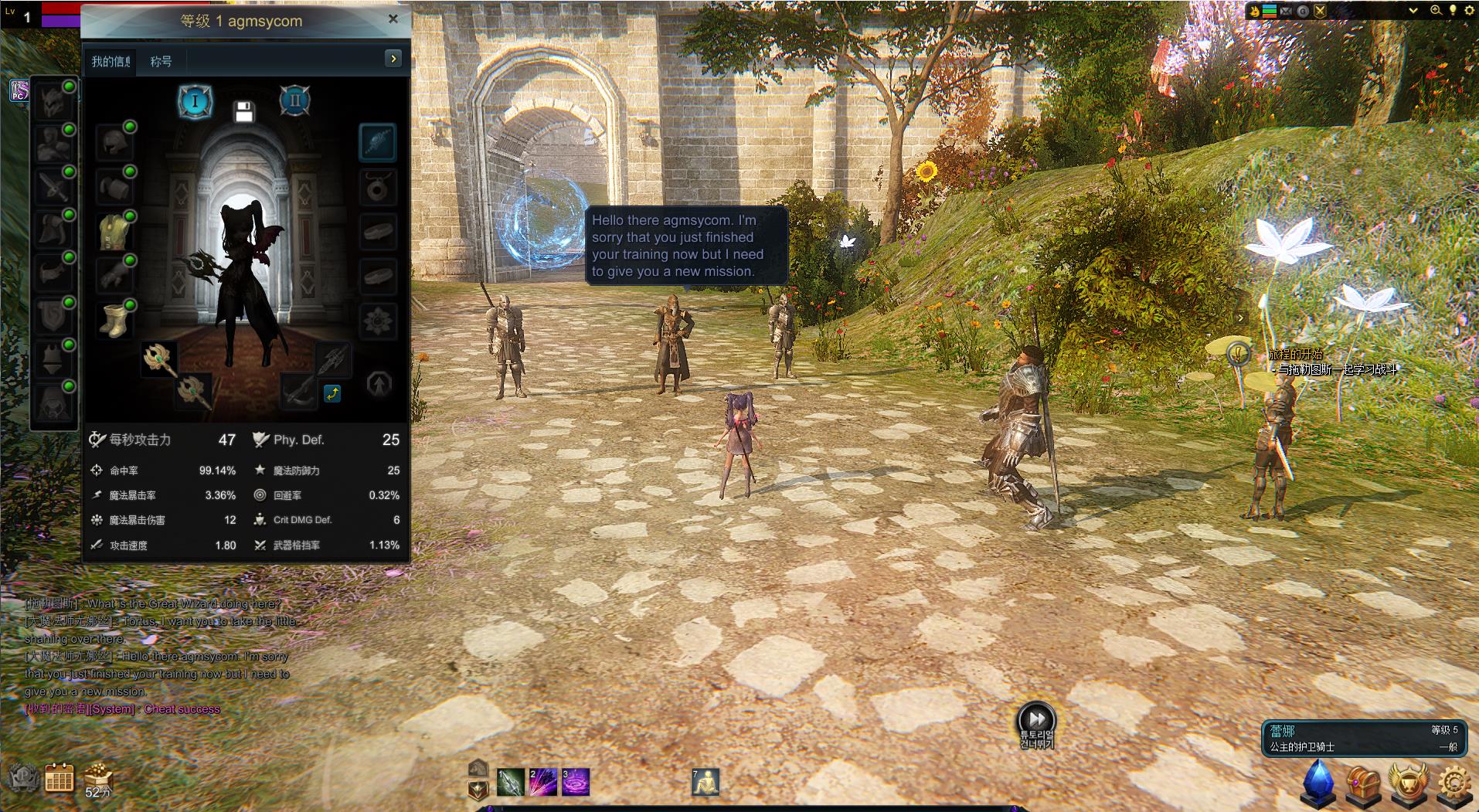Zoom in with the magnifier button
The image size is (1479, 812).
coord(1436,11)
